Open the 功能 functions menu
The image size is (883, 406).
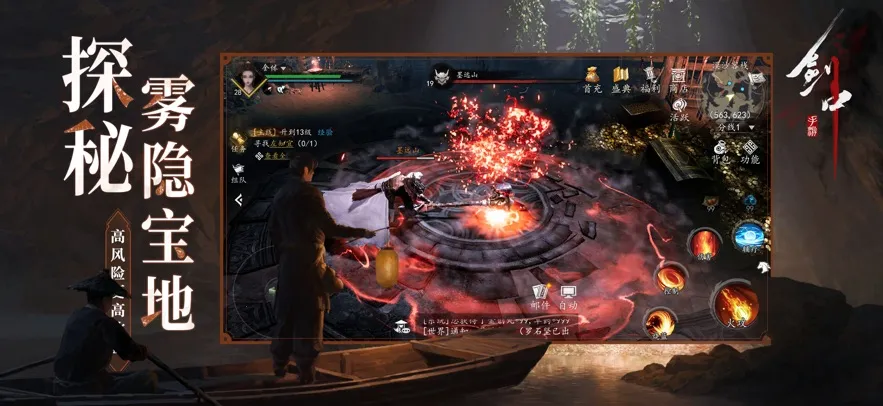pos(749,152)
